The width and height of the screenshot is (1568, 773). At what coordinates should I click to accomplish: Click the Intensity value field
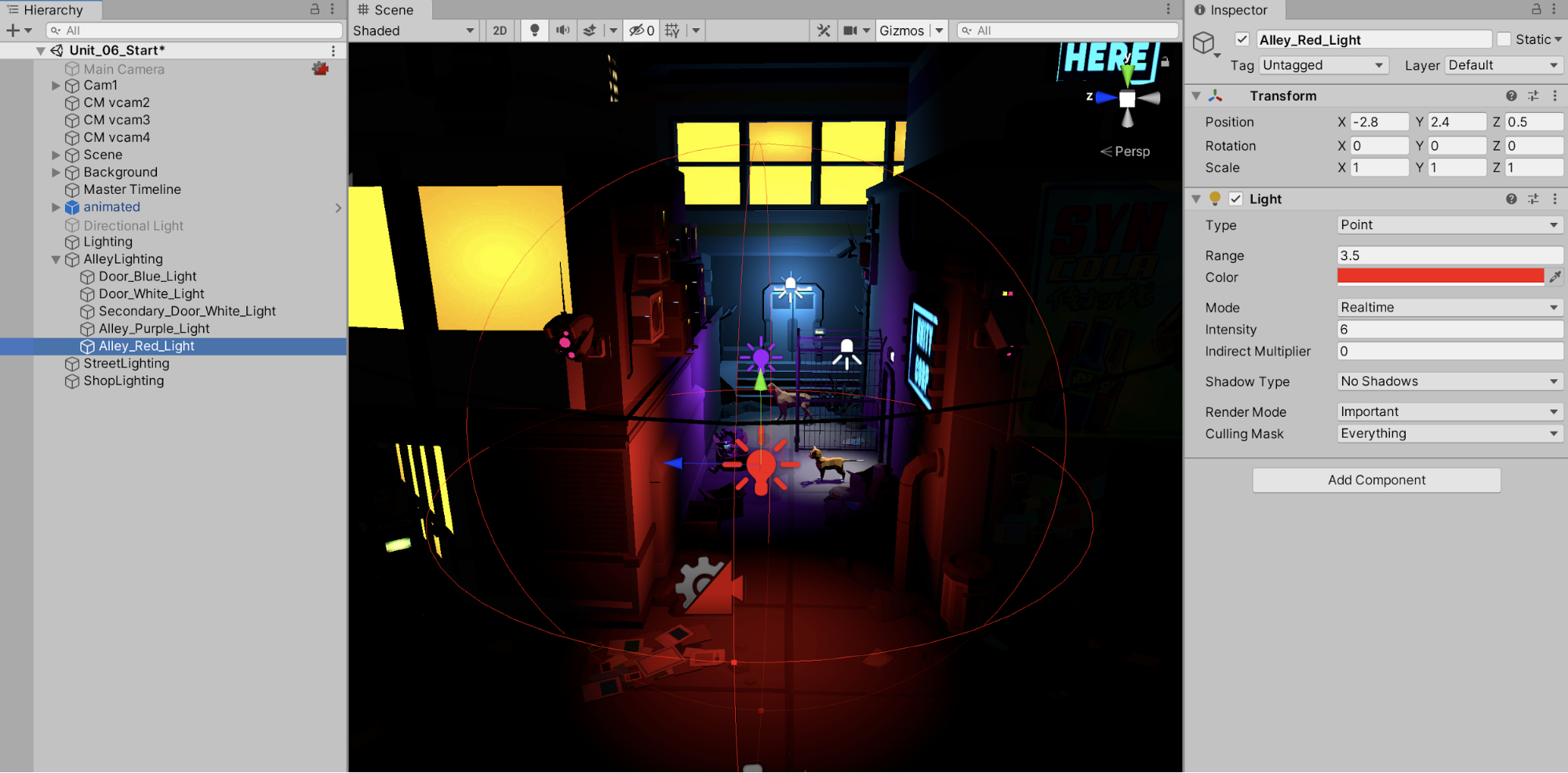click(1449, 330)
